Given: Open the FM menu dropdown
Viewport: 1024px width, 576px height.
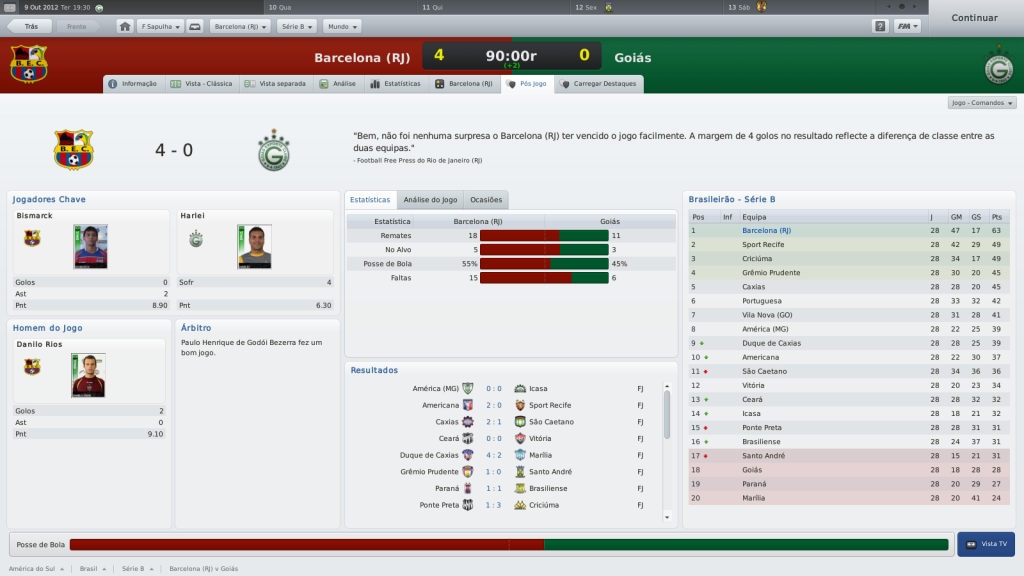Looking at the screenshot, I should tap(908, 26).
